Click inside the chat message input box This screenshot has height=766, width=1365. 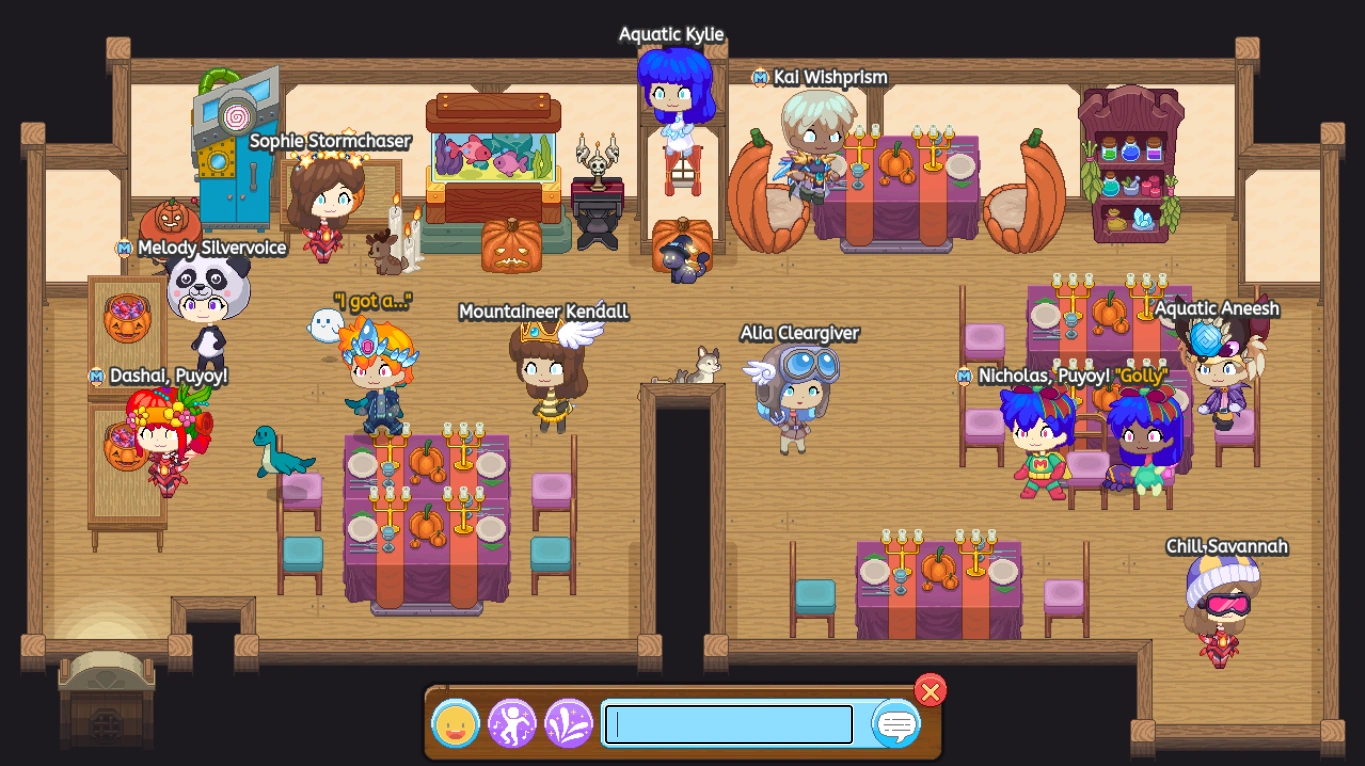pyautogui.click(x=727, y=723)
